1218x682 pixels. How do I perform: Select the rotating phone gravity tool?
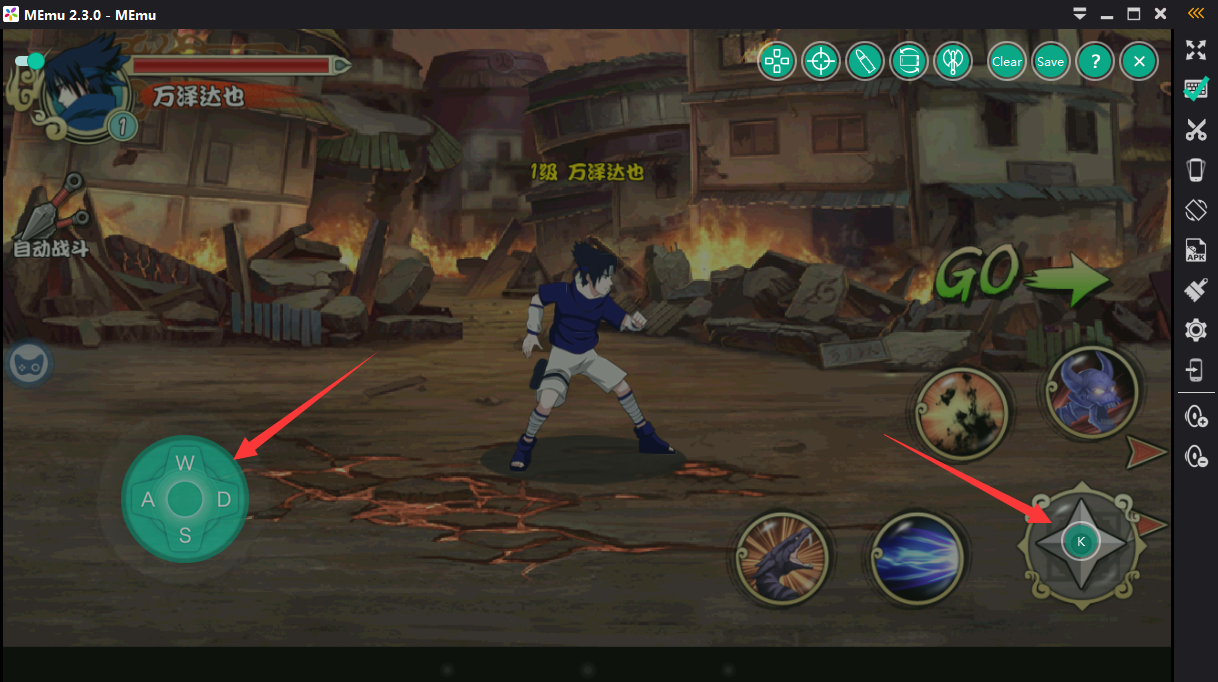909,61
